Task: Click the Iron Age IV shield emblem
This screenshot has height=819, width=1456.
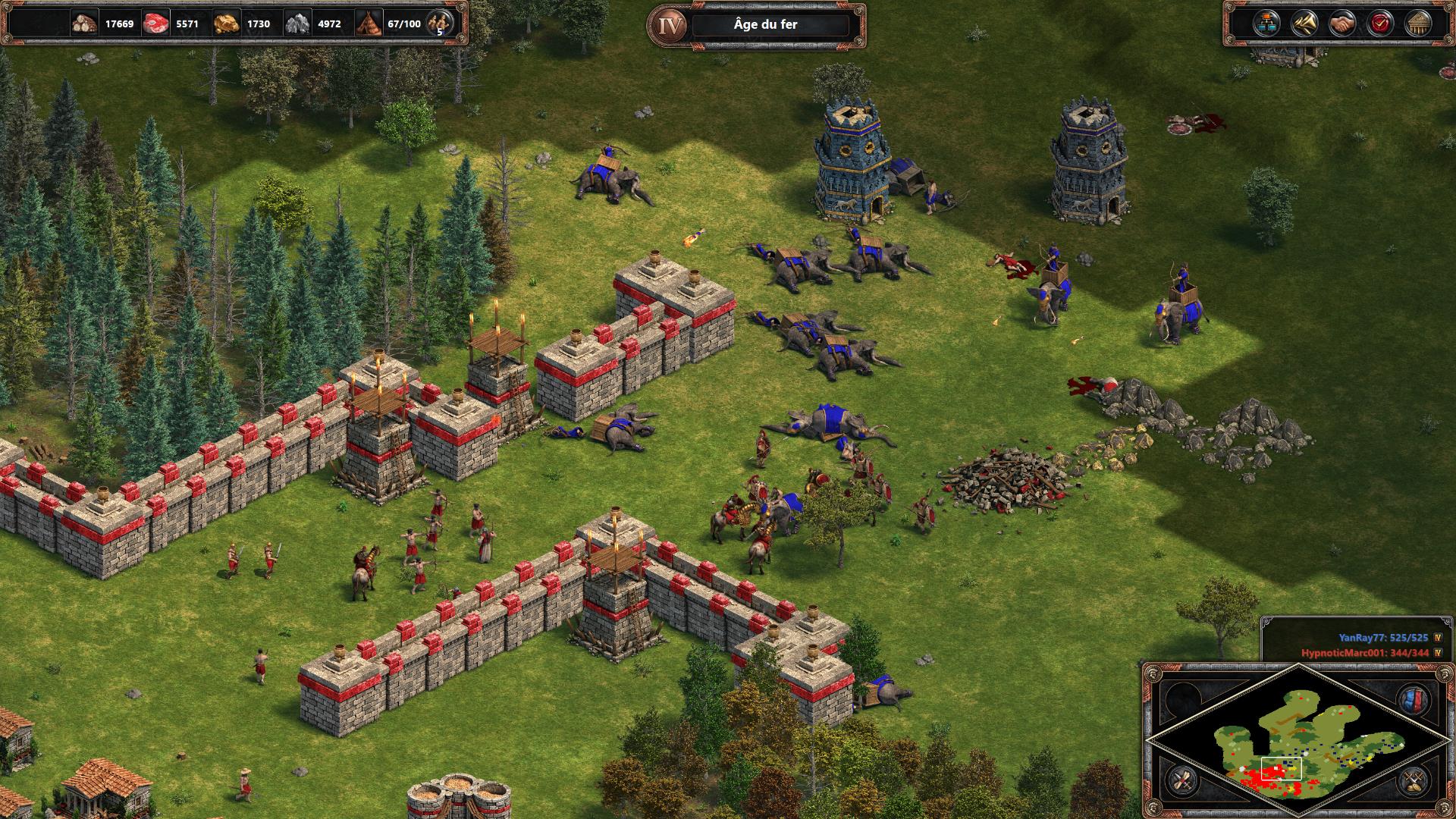Action: [669, 22]
